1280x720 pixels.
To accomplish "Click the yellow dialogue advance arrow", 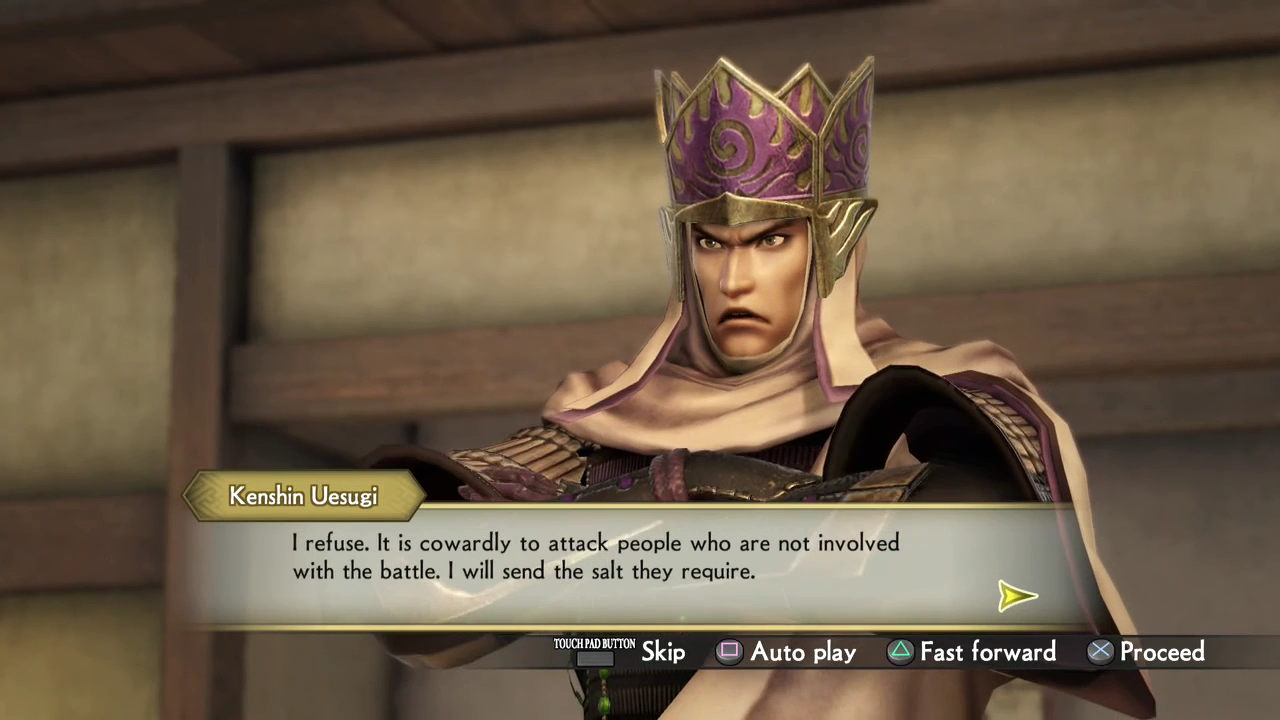I will pyautogui.click(x=1017, y=596).
